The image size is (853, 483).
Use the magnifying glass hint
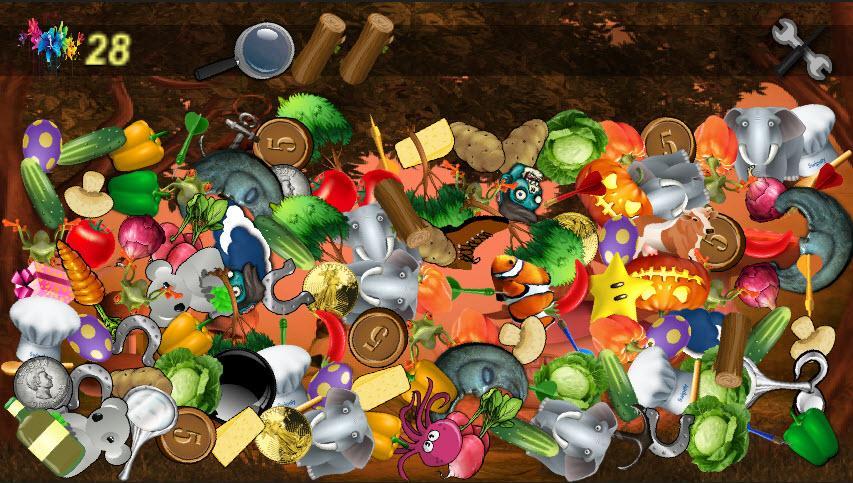click(x=257, y=51)
